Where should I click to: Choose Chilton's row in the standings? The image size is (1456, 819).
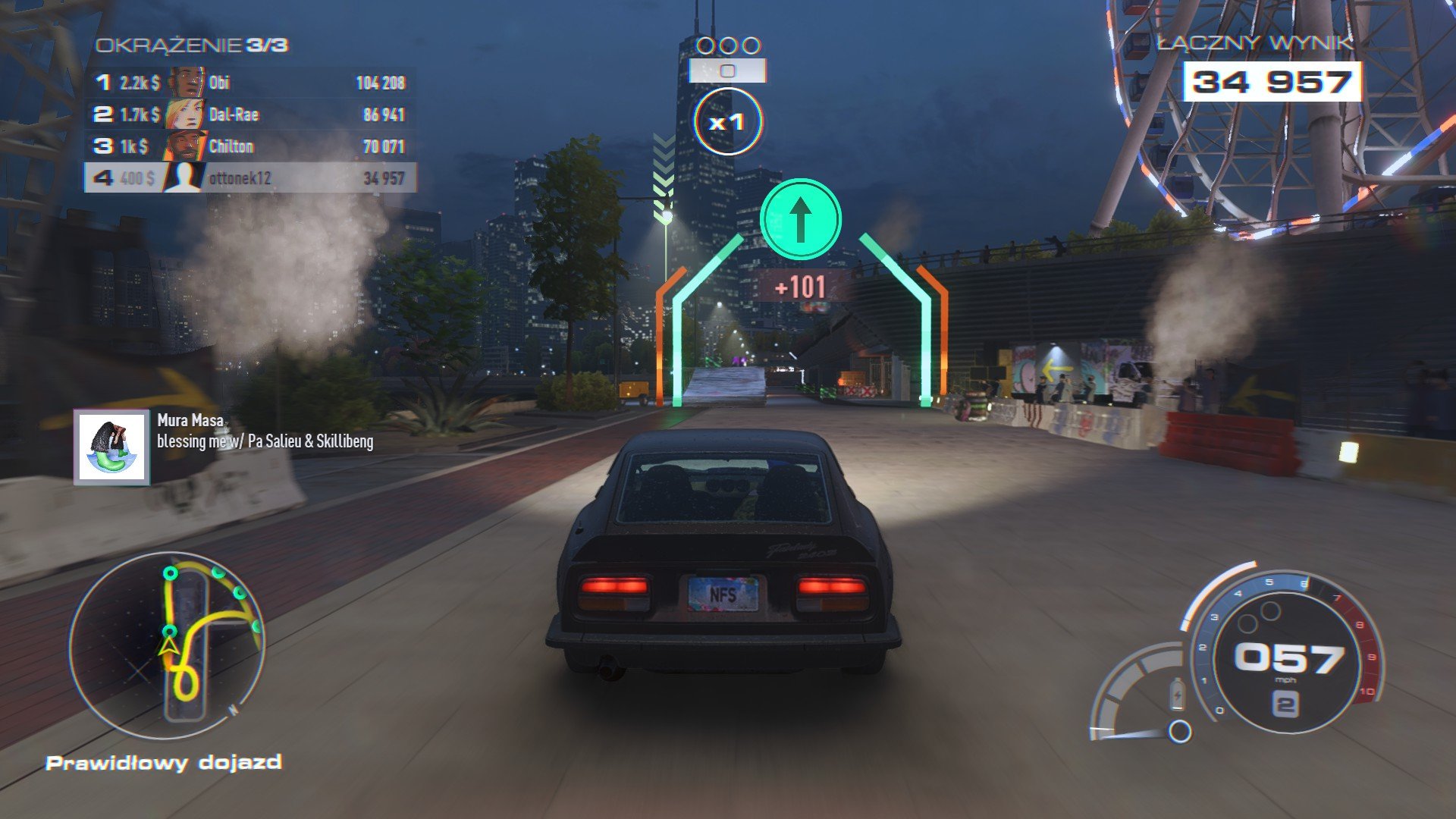[x=250, y=146]
